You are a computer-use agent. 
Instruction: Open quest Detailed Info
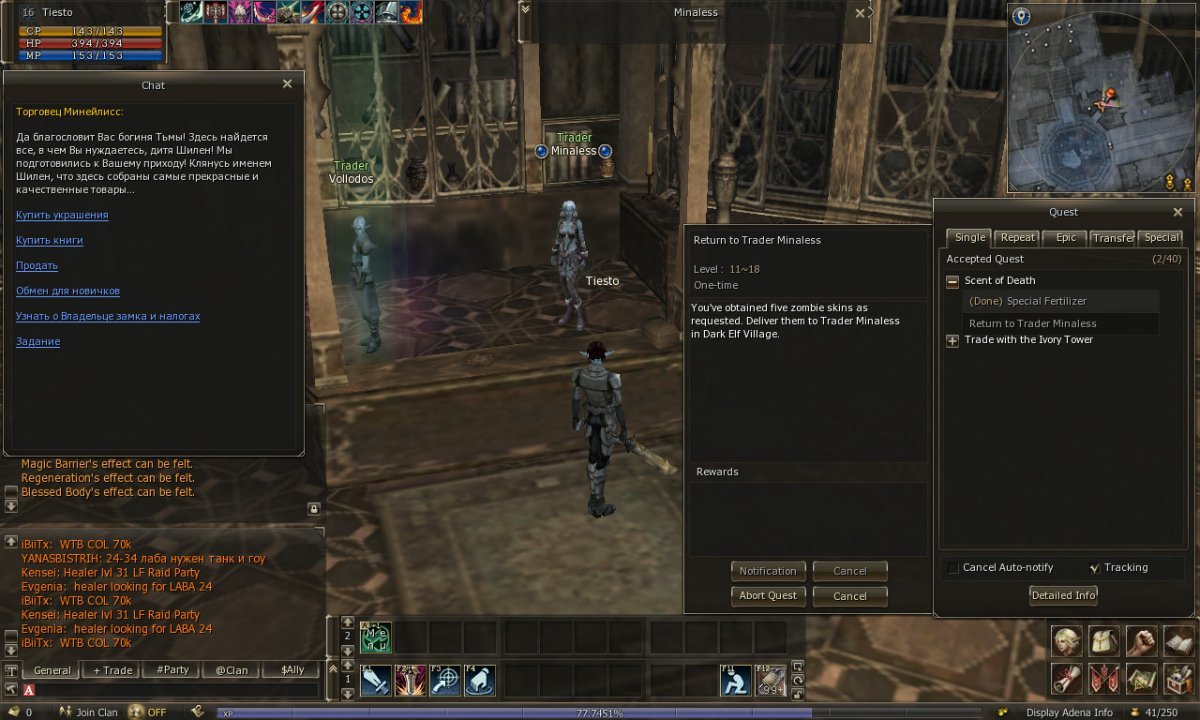click(1064, 596)
